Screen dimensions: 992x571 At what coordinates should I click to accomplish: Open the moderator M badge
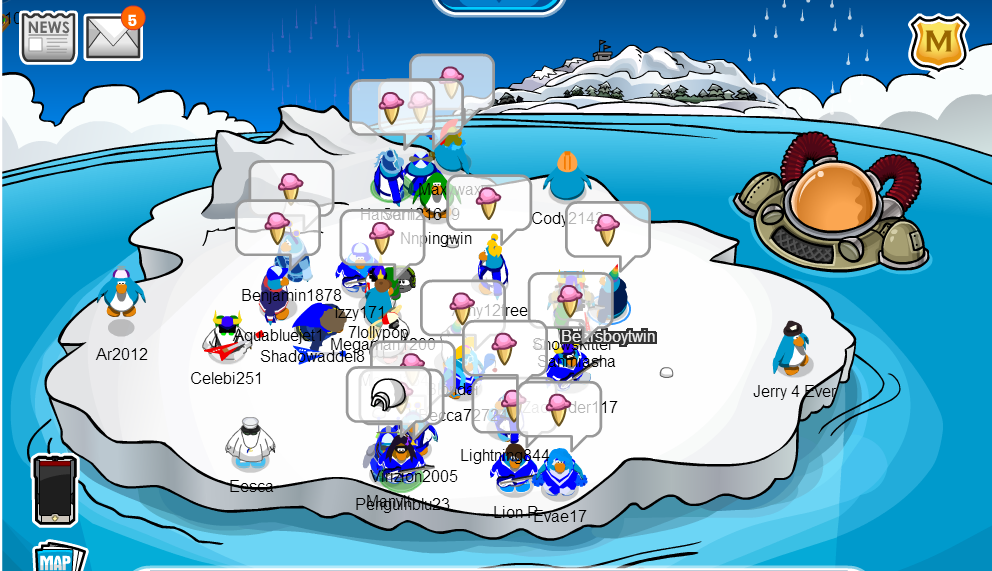tap(937, 42)
